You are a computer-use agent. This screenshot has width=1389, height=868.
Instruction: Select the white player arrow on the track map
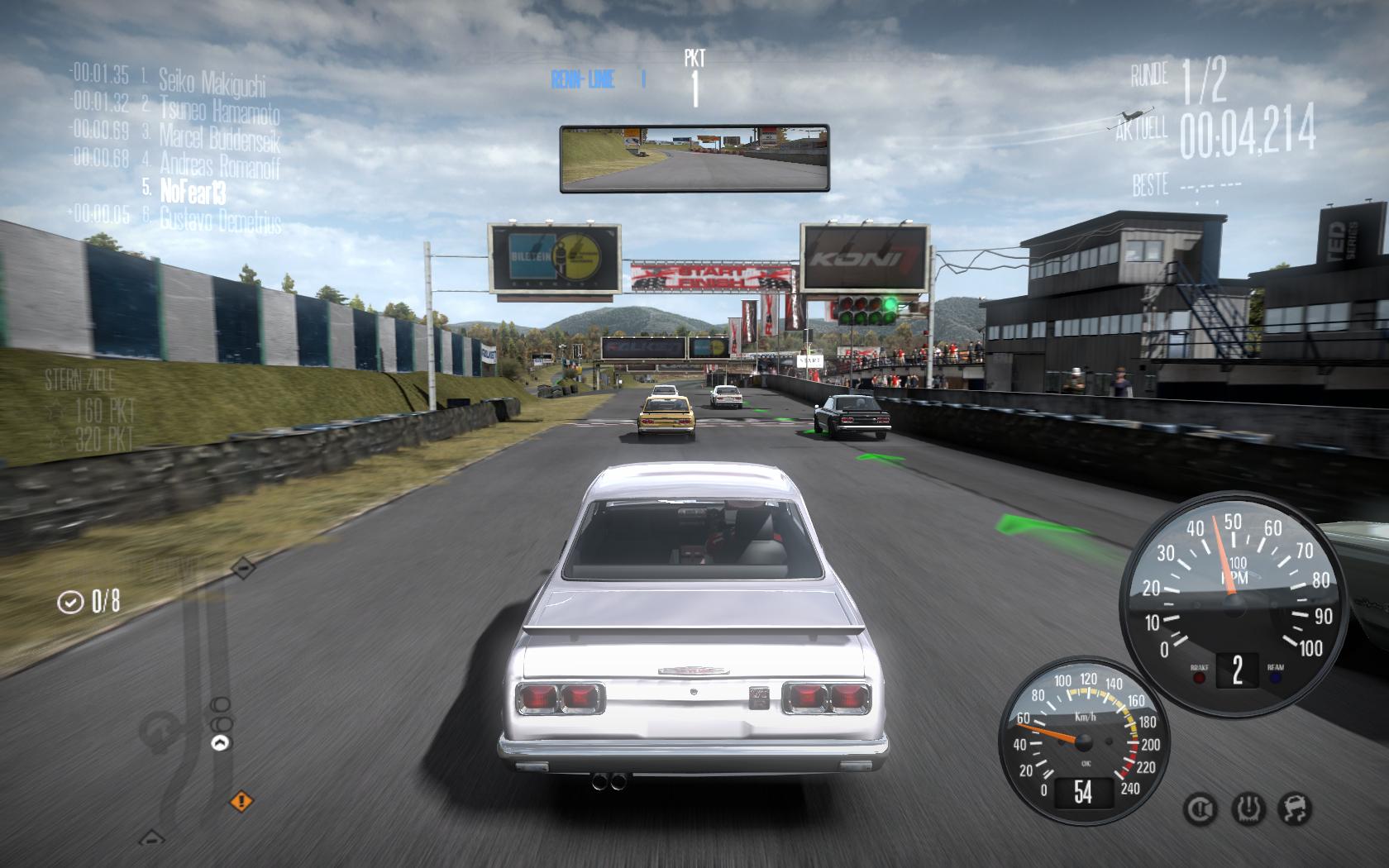click(220, 743)
